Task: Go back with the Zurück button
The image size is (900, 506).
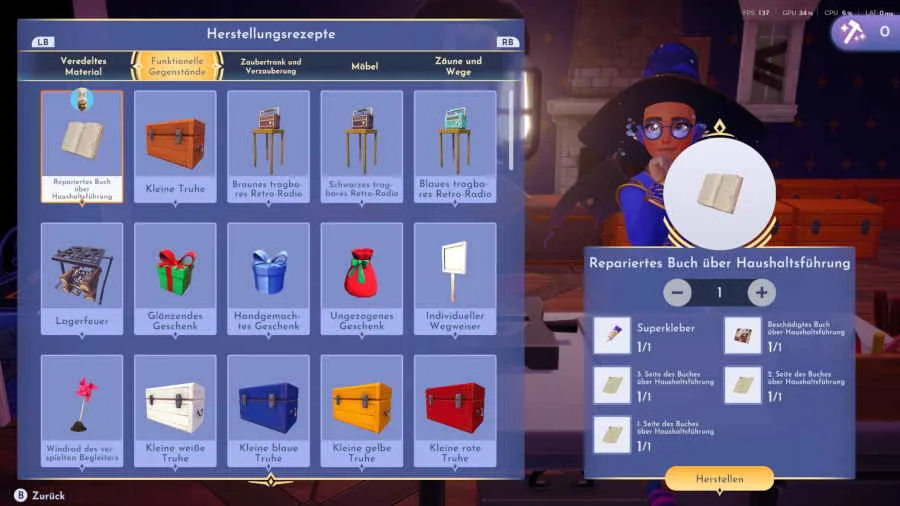Action: [x=40, y=495]
